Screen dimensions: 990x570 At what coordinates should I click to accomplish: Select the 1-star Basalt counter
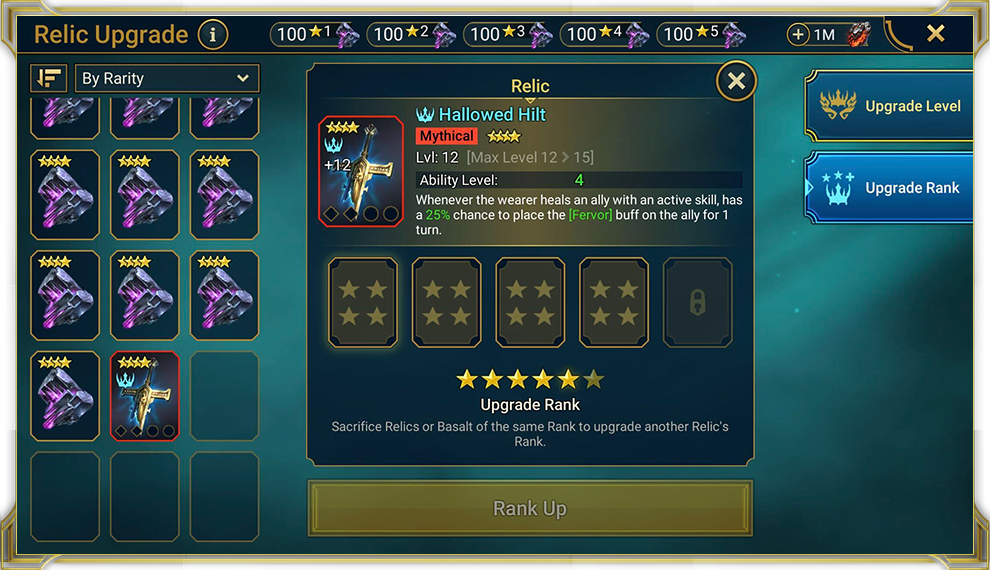click(315, 35)
